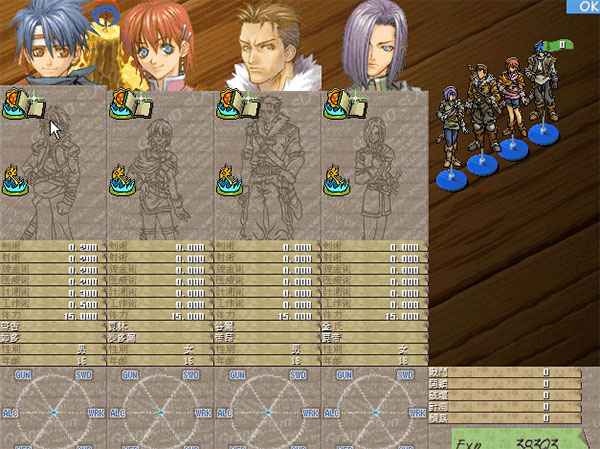Pick the brown-haired man portrait
The width and height of the screenshot is (600, 449).
[x=267, y=47]
